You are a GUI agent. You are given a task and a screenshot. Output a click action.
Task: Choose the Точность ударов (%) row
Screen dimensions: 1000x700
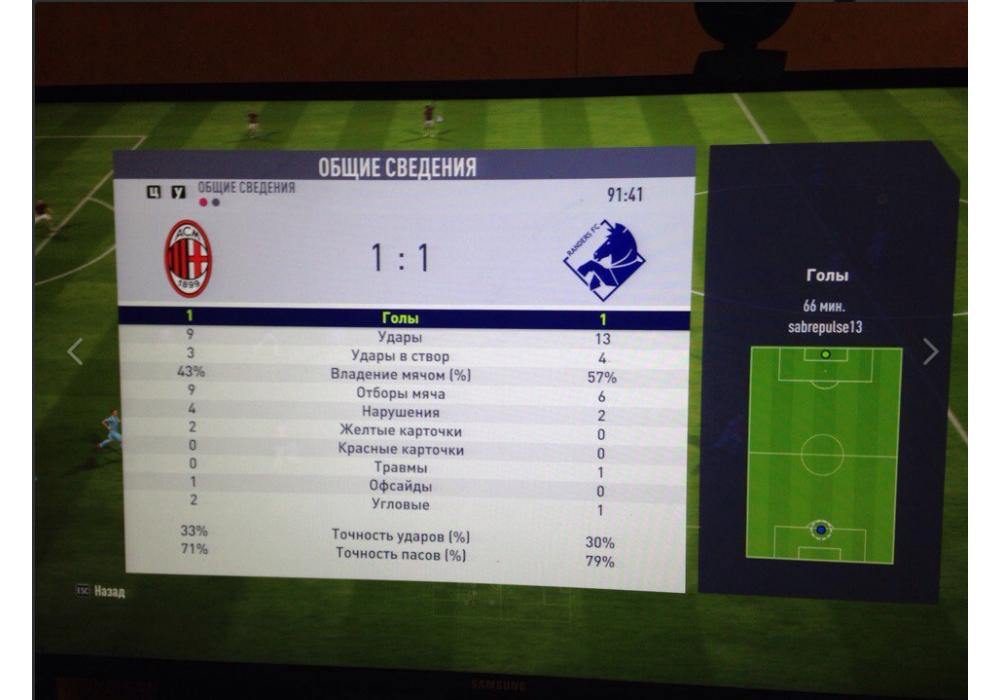tap(400, 536)
